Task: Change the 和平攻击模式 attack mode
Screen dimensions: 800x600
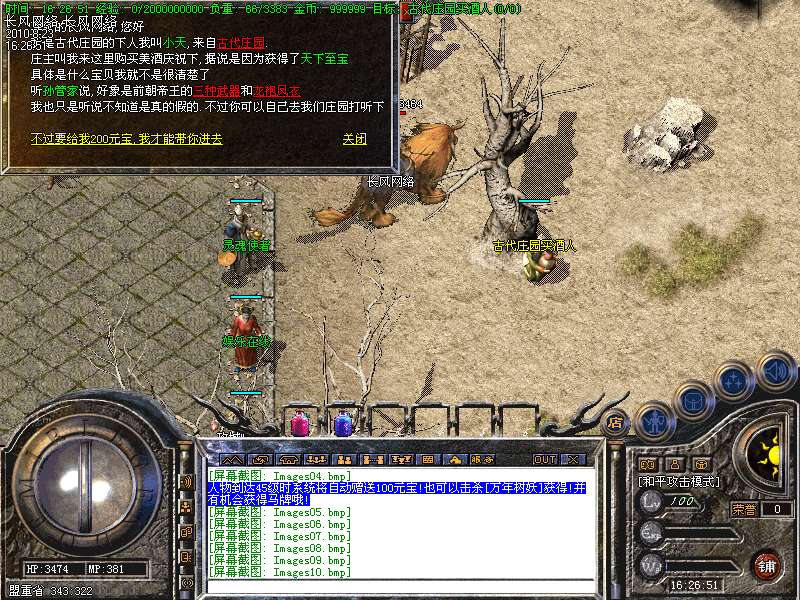Action: [x=678, y=482]
